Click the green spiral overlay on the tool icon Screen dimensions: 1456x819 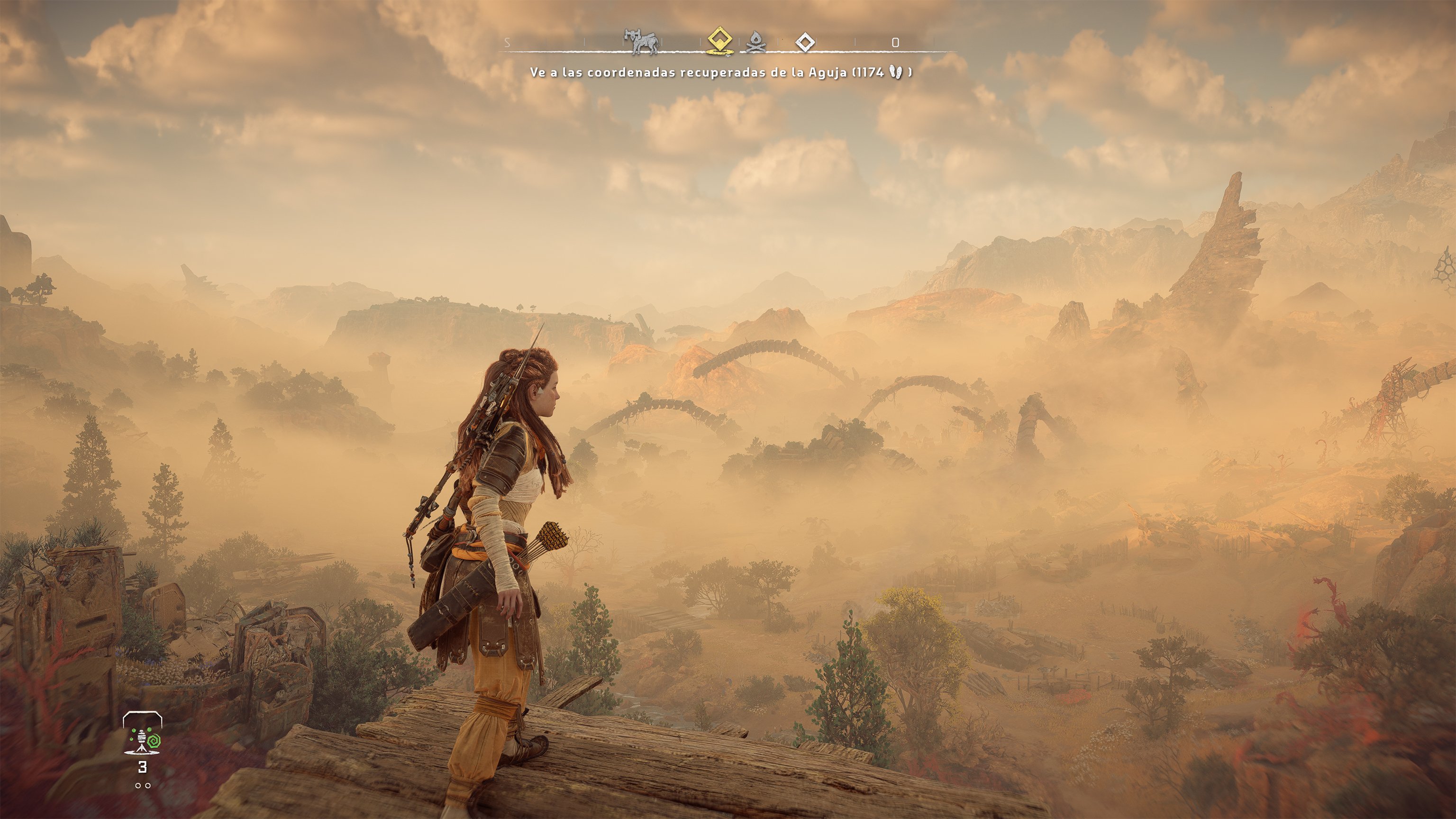click(x=155, y=741)
